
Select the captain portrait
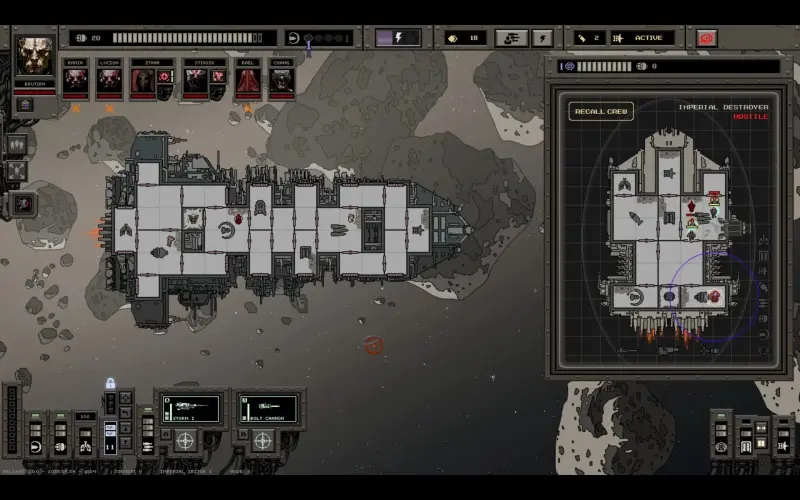[35, 57]
